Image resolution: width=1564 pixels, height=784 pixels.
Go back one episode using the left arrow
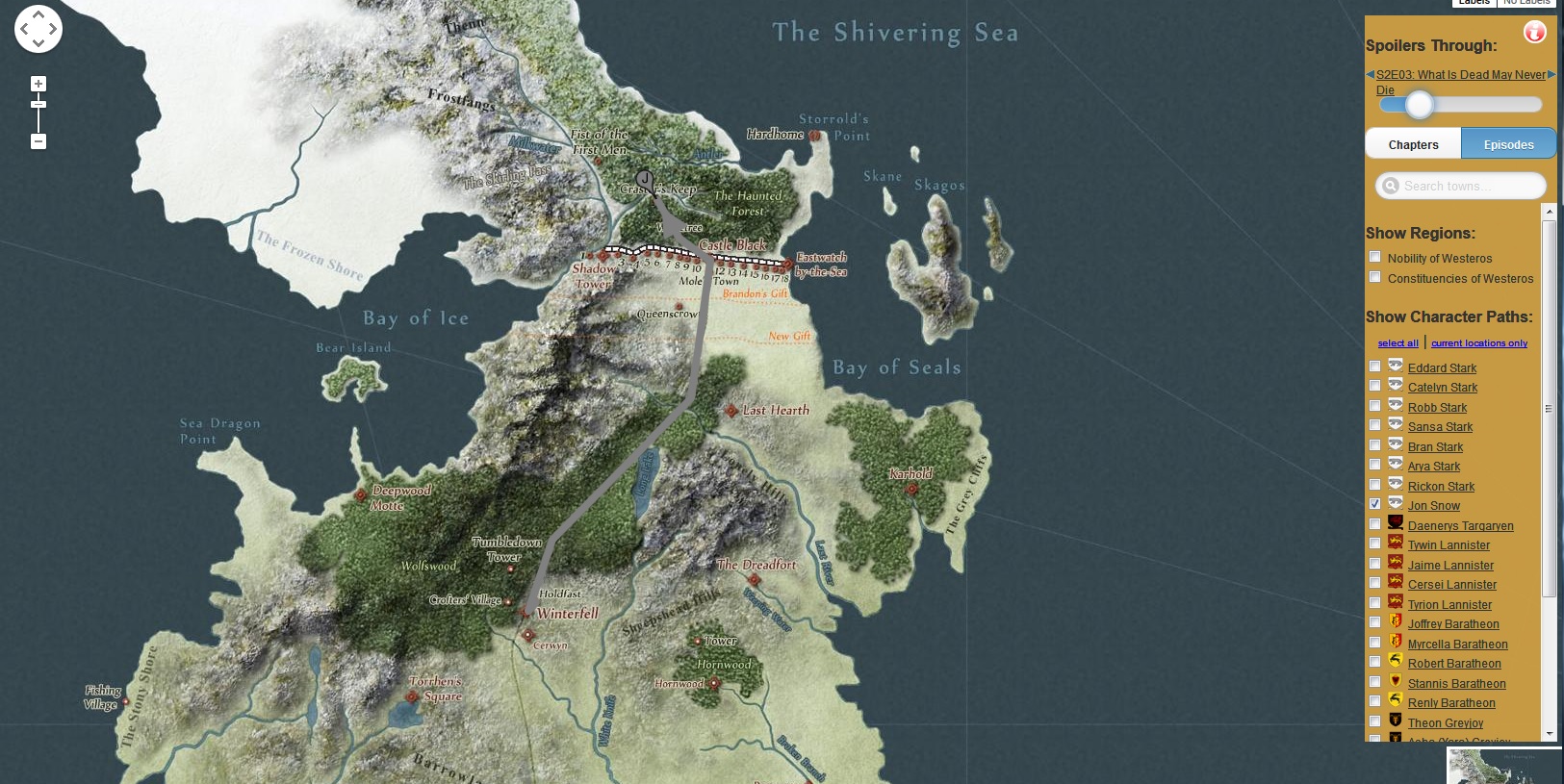(1370, 74)
